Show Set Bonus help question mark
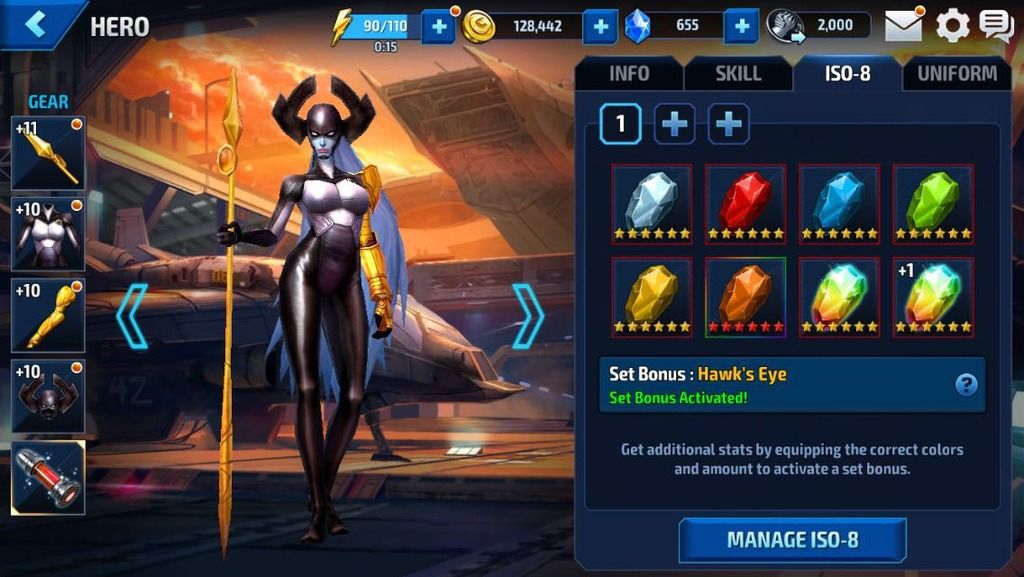The image size is (1024, 577). pos(966,384)
